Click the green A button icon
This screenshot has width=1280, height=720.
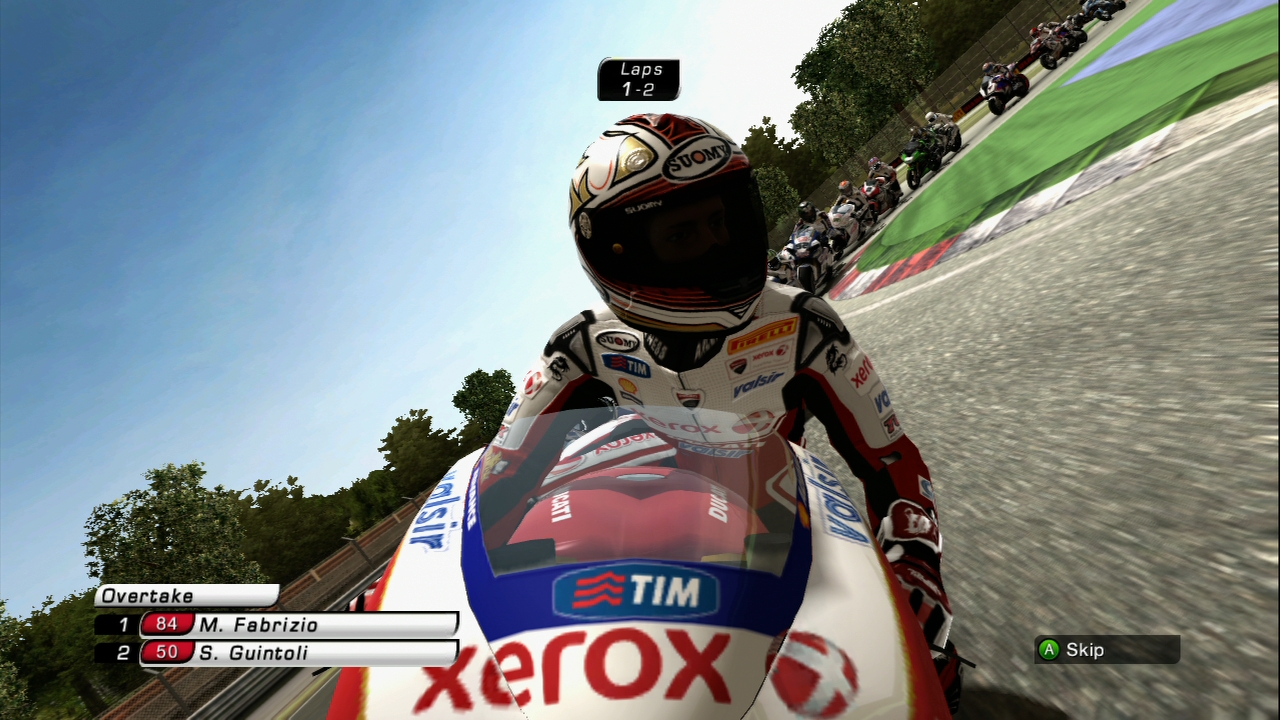1049,650
